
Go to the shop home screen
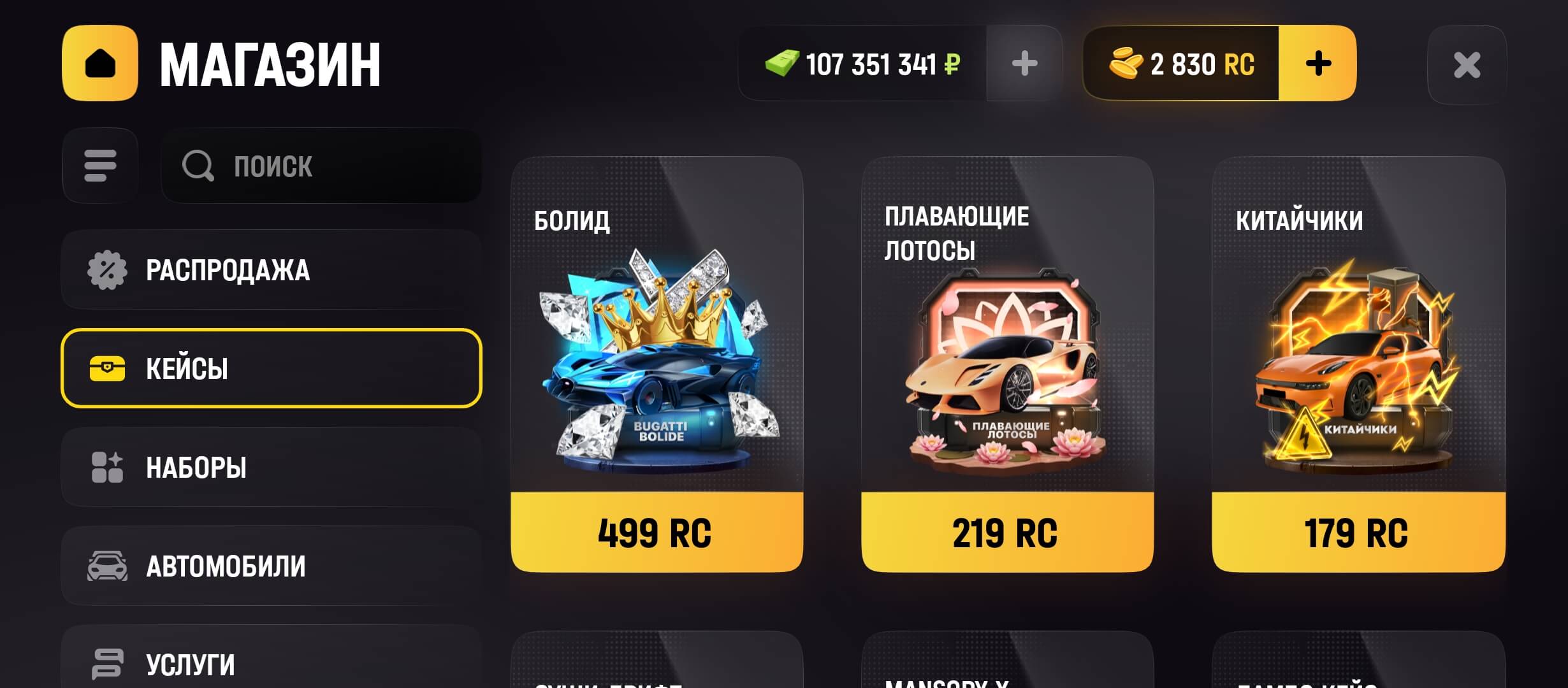click(x=100, y=63)
